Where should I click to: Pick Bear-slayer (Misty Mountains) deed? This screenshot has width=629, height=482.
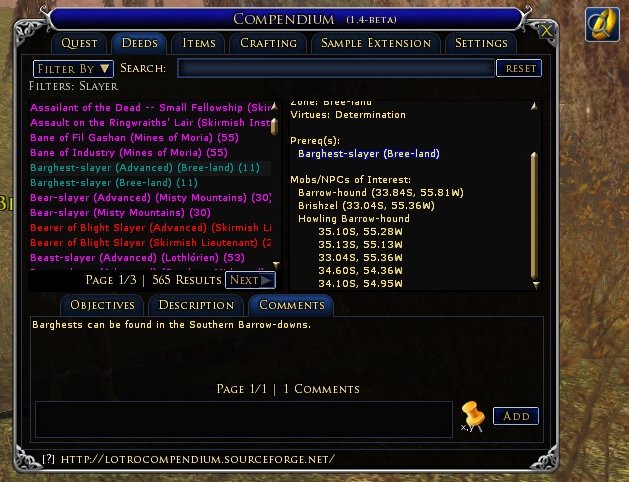point(120,213)
